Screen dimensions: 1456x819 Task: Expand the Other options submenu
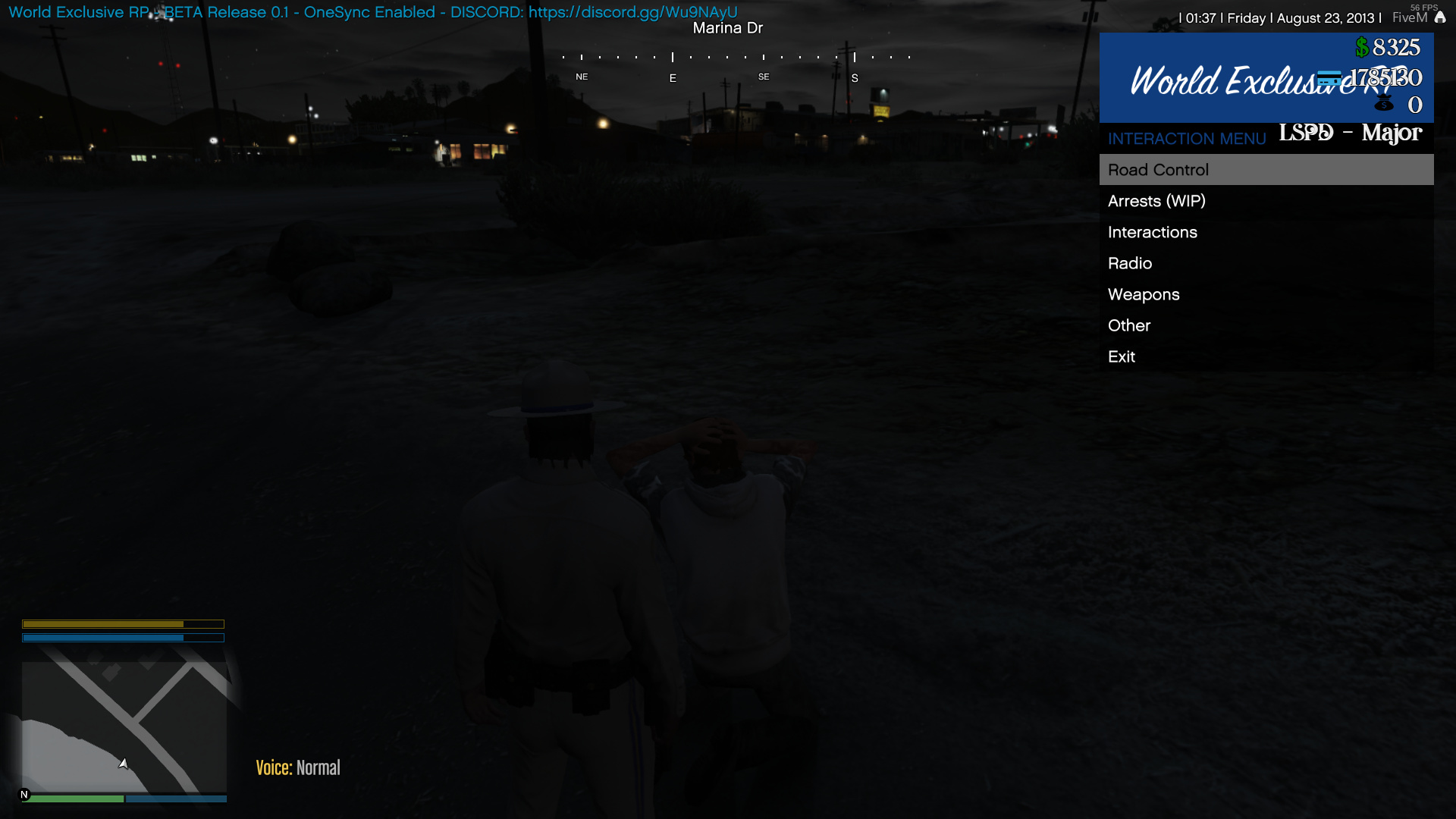(1129, 325)
